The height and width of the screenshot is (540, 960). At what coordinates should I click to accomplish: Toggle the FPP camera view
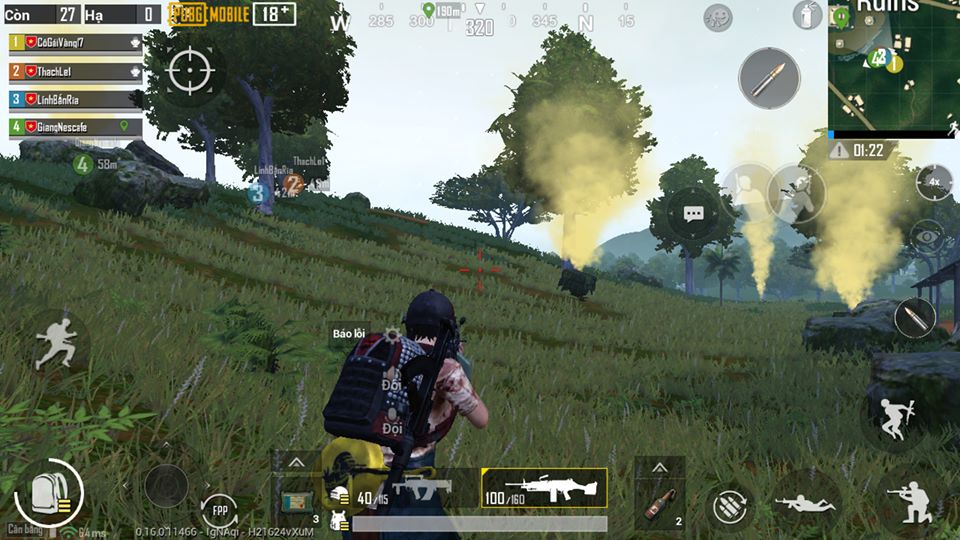[x=219, y=511]
